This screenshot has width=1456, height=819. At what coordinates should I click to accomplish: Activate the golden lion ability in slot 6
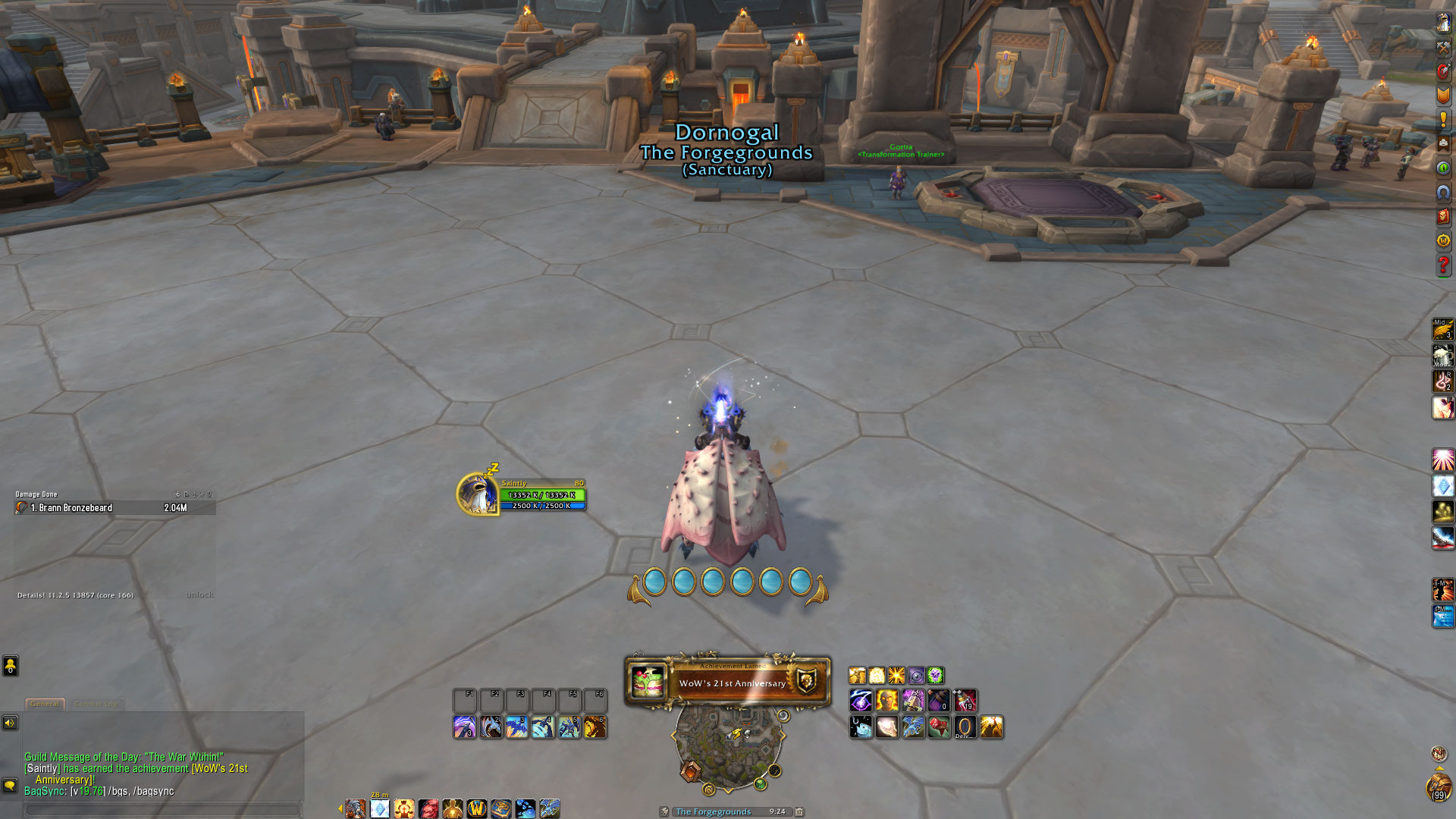pyautogui.click(x=595, y=727)
